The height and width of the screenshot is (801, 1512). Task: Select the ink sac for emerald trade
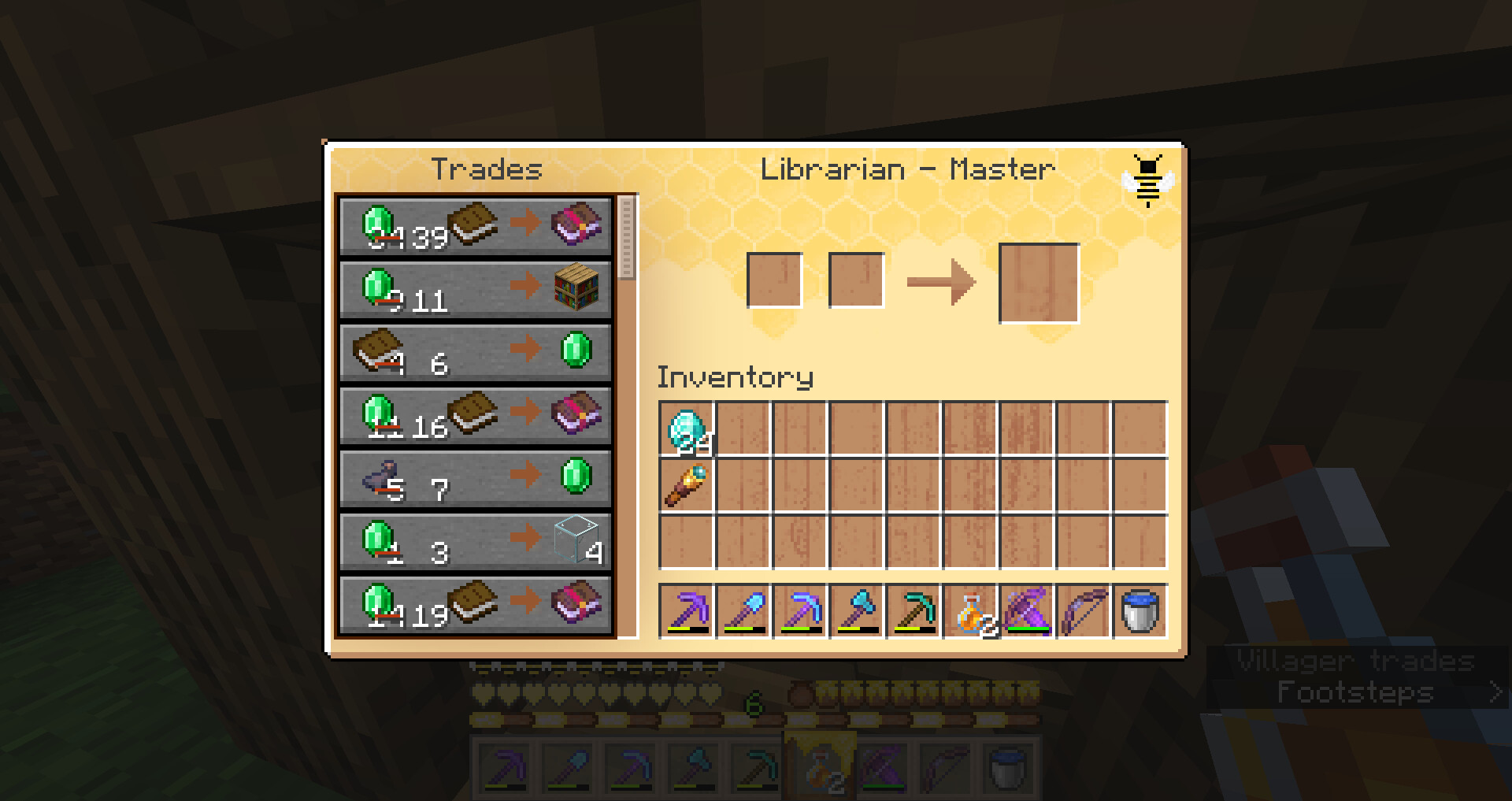[475, 479]
